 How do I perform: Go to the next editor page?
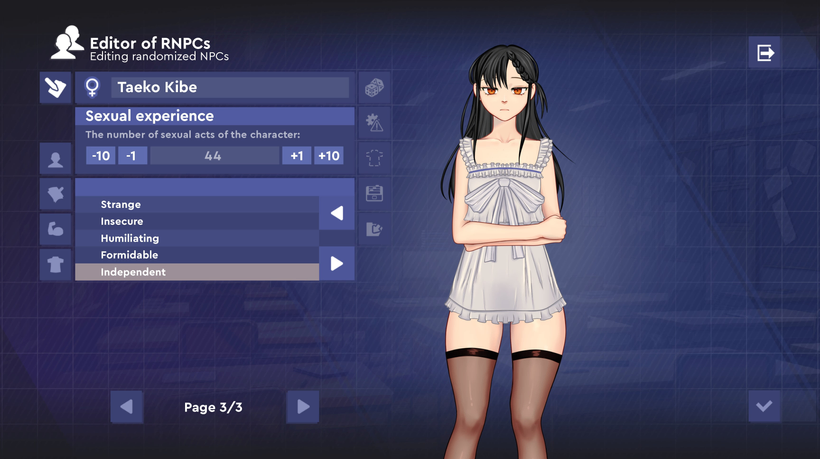[x=303, y=407]
